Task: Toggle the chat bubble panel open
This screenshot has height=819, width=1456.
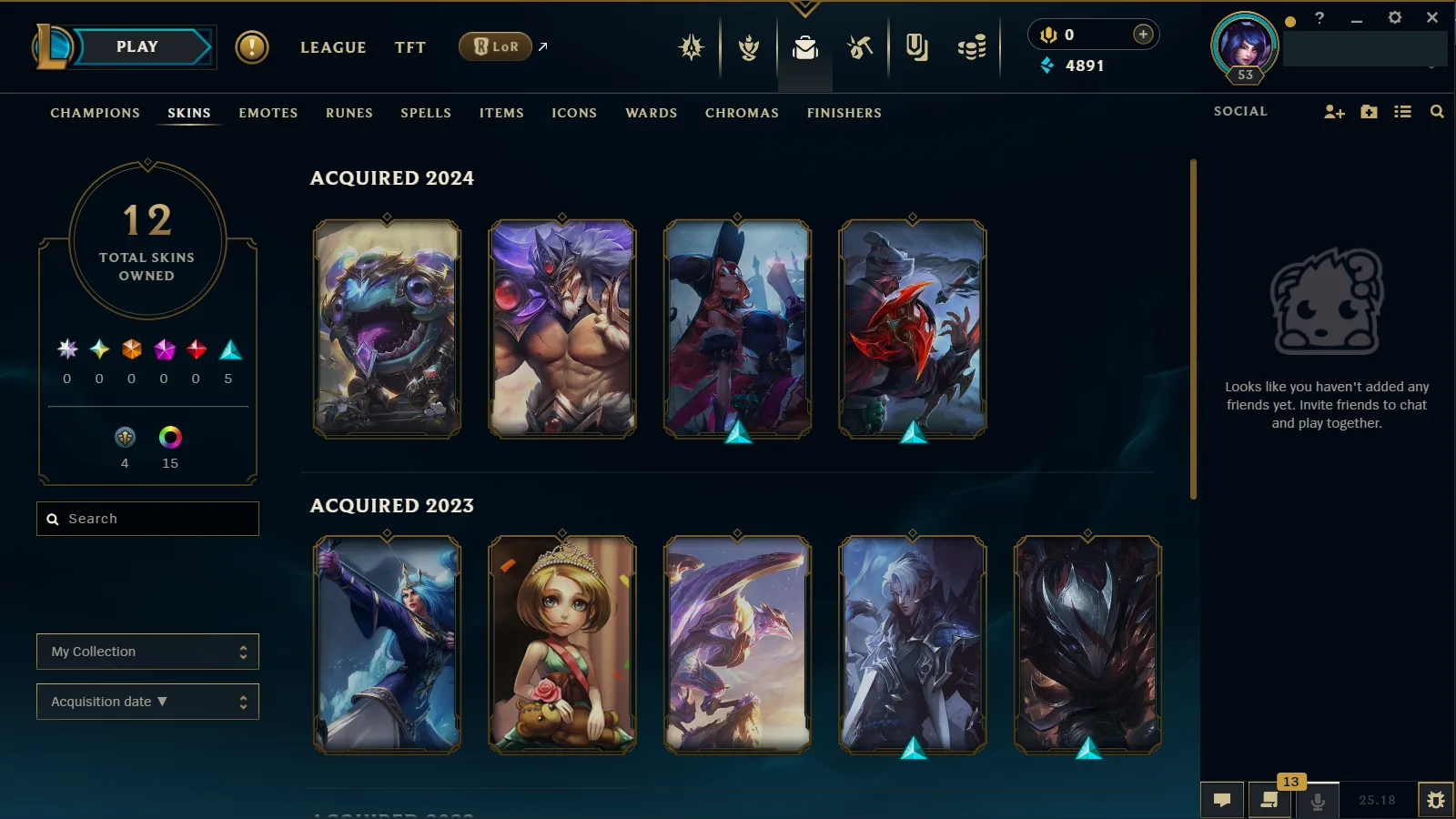Action: [1222, 800]
